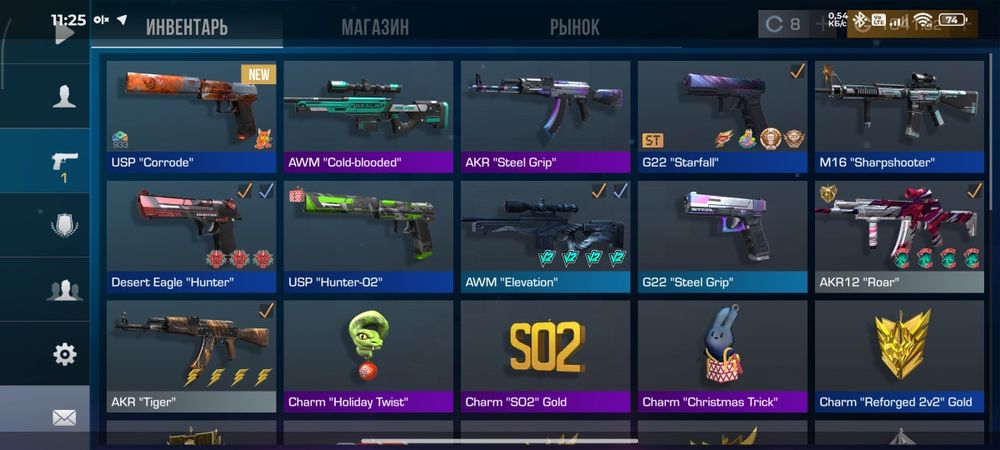Image resolution: width=1000 pixels, height=450 pixels.
Task: Open the AKR "Steel Grip" skin
Action: point(546,116)
